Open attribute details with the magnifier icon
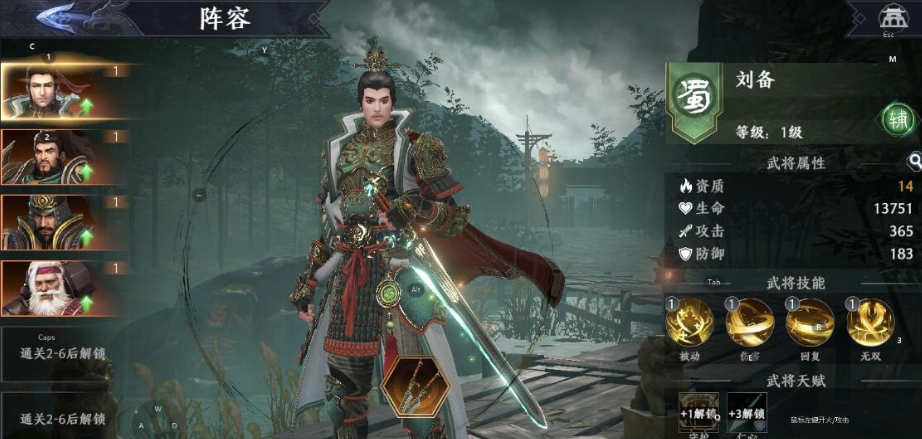Image resolution: width=922 pixels, height=439 pixels. click(914, 161)
